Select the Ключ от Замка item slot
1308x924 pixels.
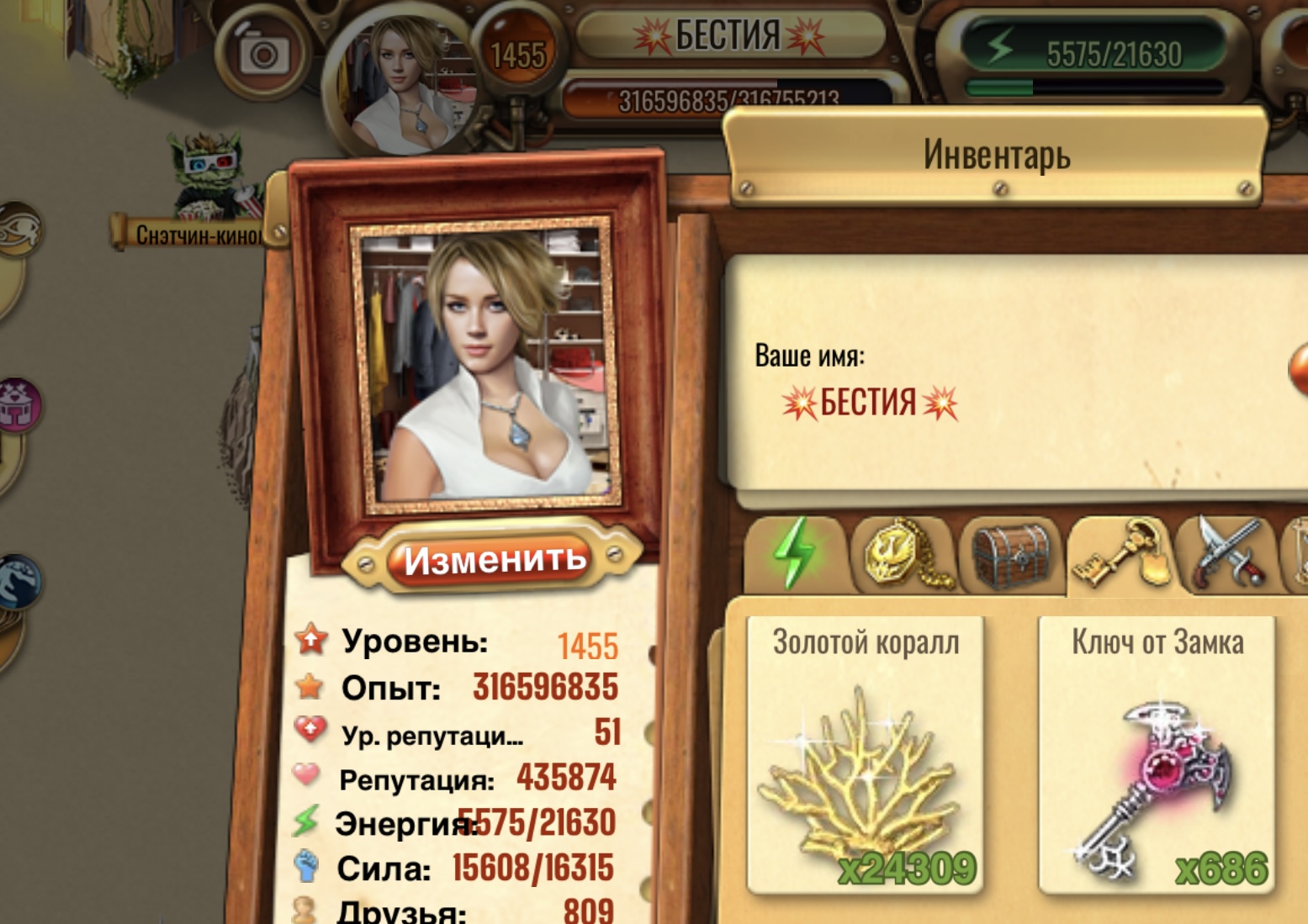point(1157,753)
